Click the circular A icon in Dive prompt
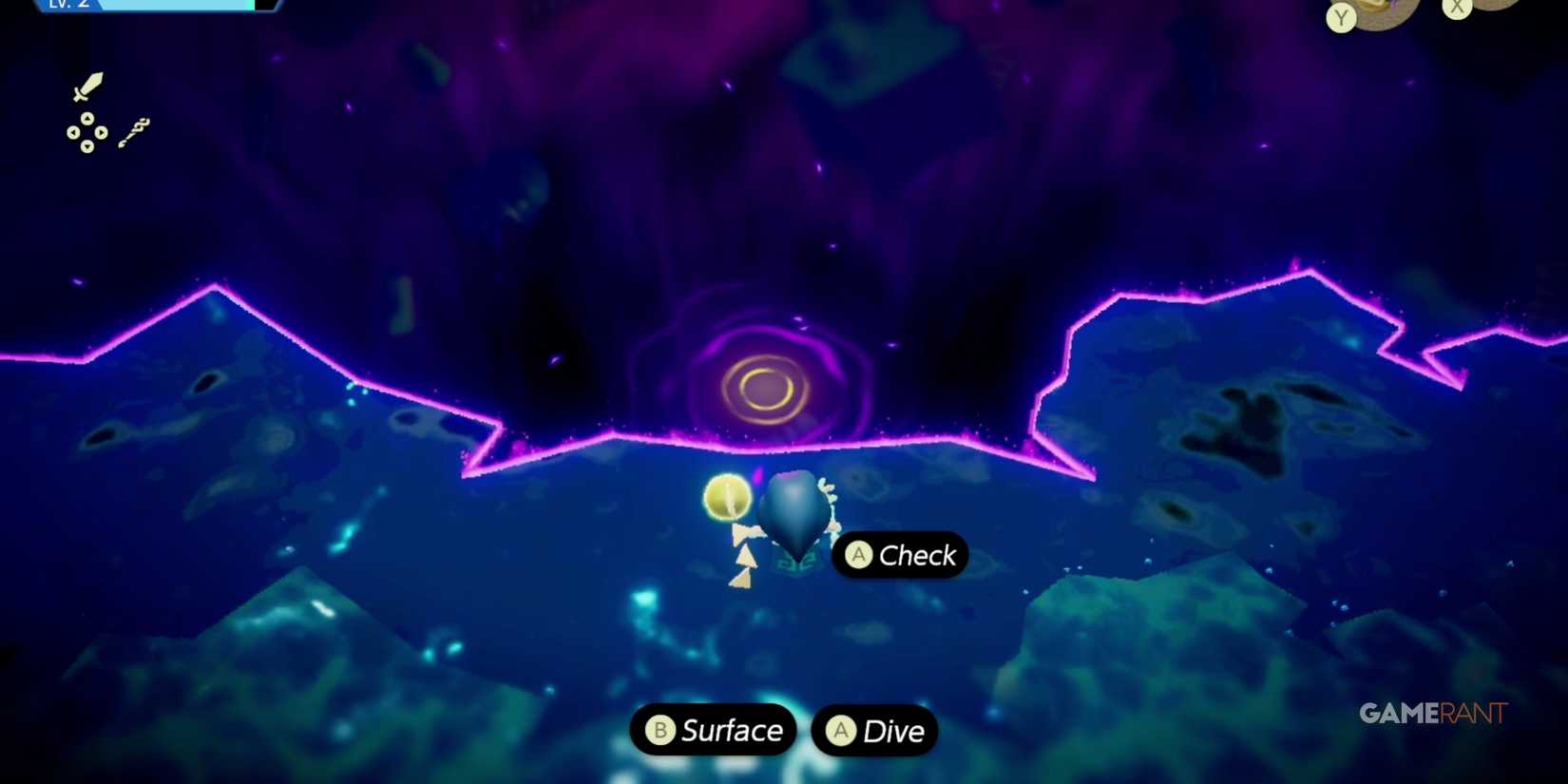The height and width of the screenshot is (784, 1568). click(840, 731)
